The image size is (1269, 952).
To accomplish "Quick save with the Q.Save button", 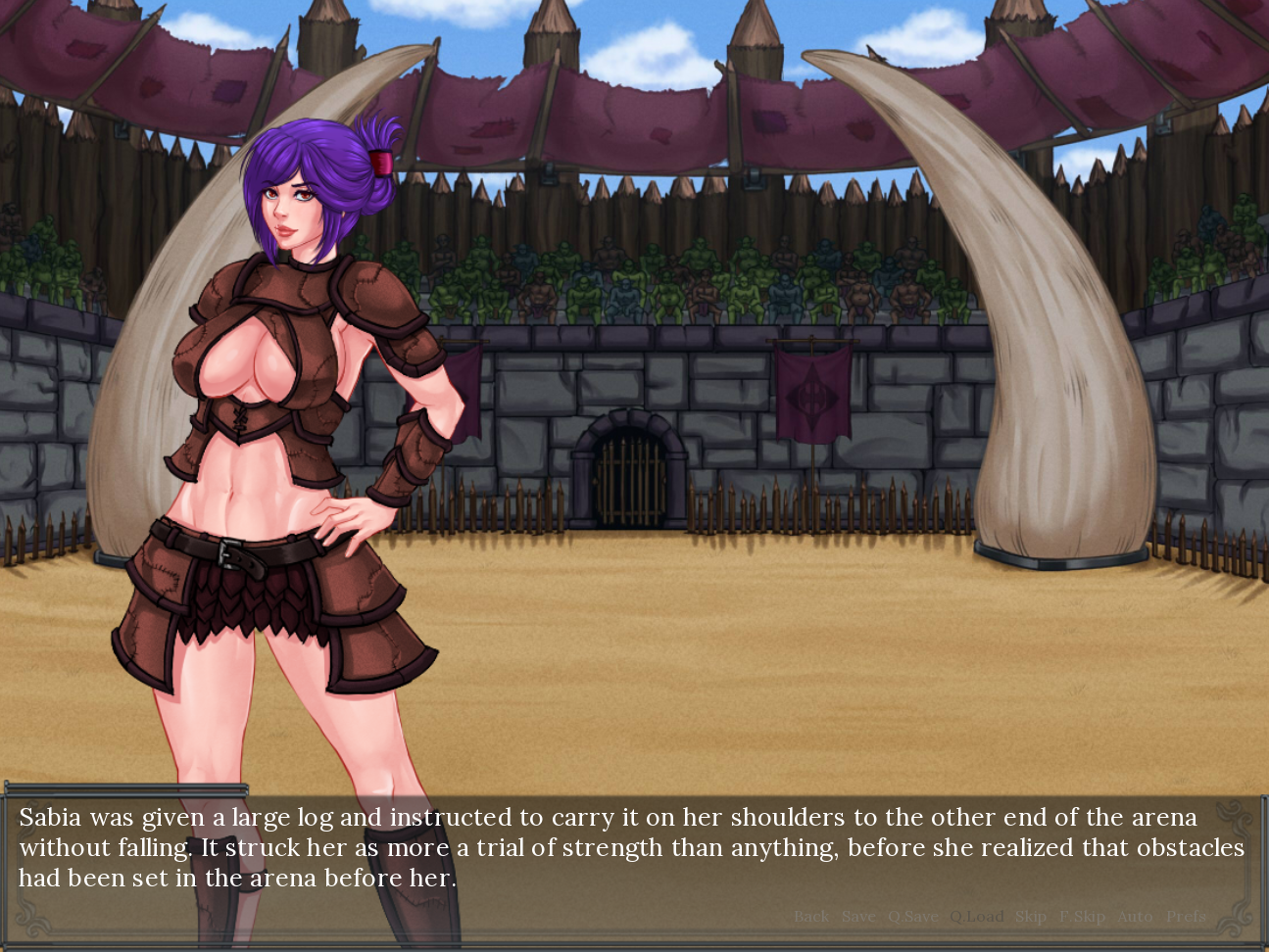I will (x=912, y=917).
